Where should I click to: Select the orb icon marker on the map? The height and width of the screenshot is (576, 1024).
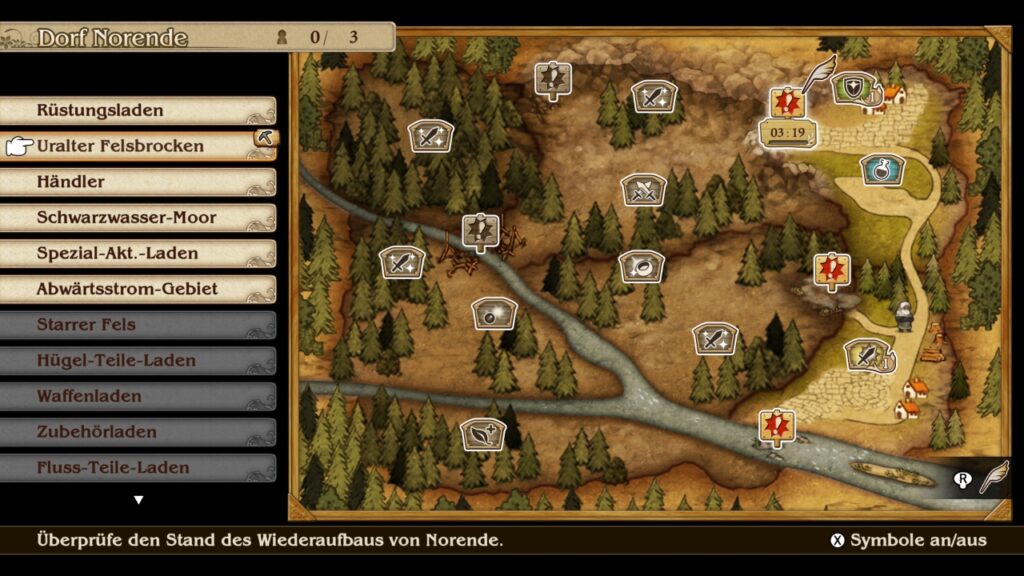494,312
